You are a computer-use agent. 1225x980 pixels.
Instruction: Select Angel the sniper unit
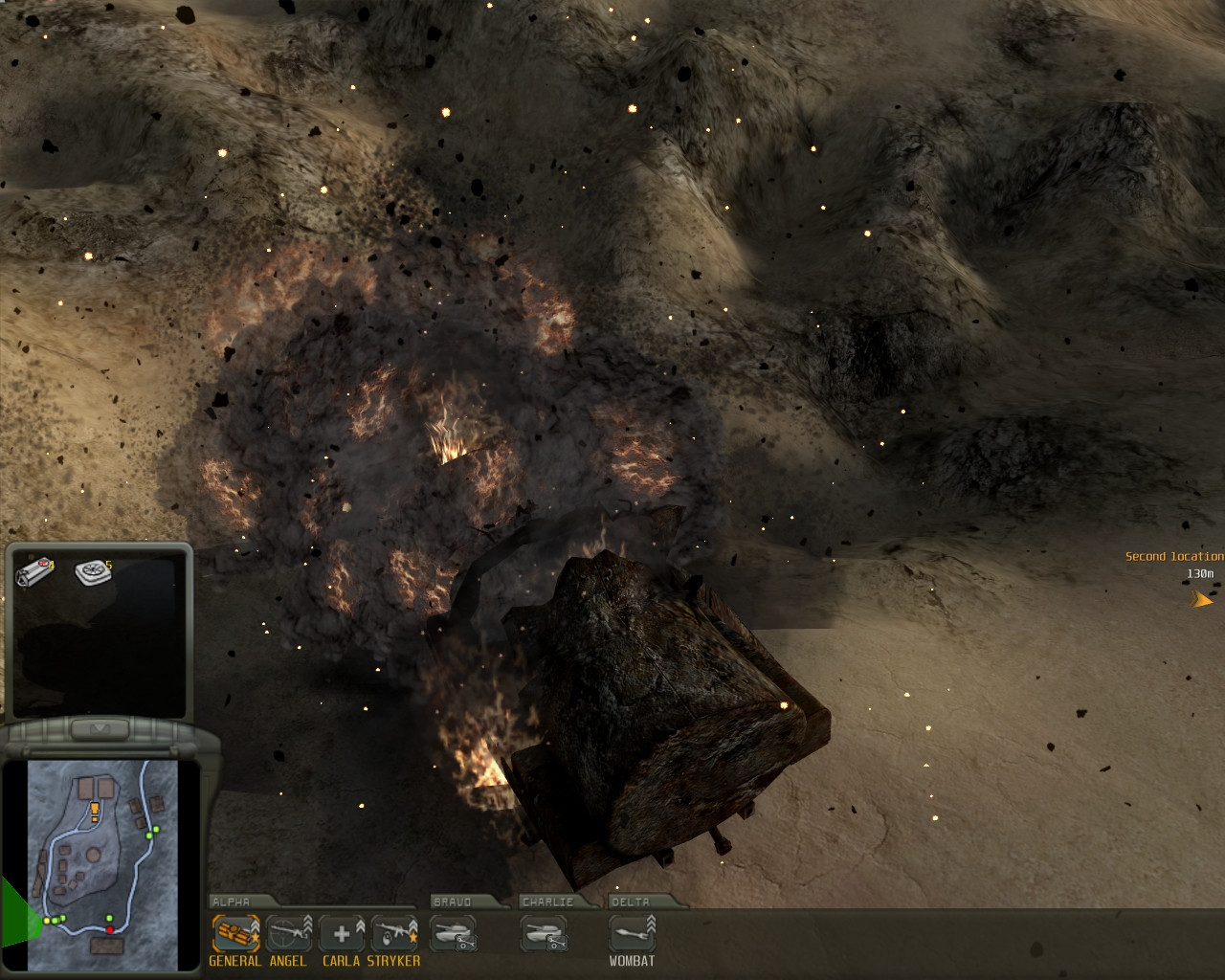(x=288, y=934)
